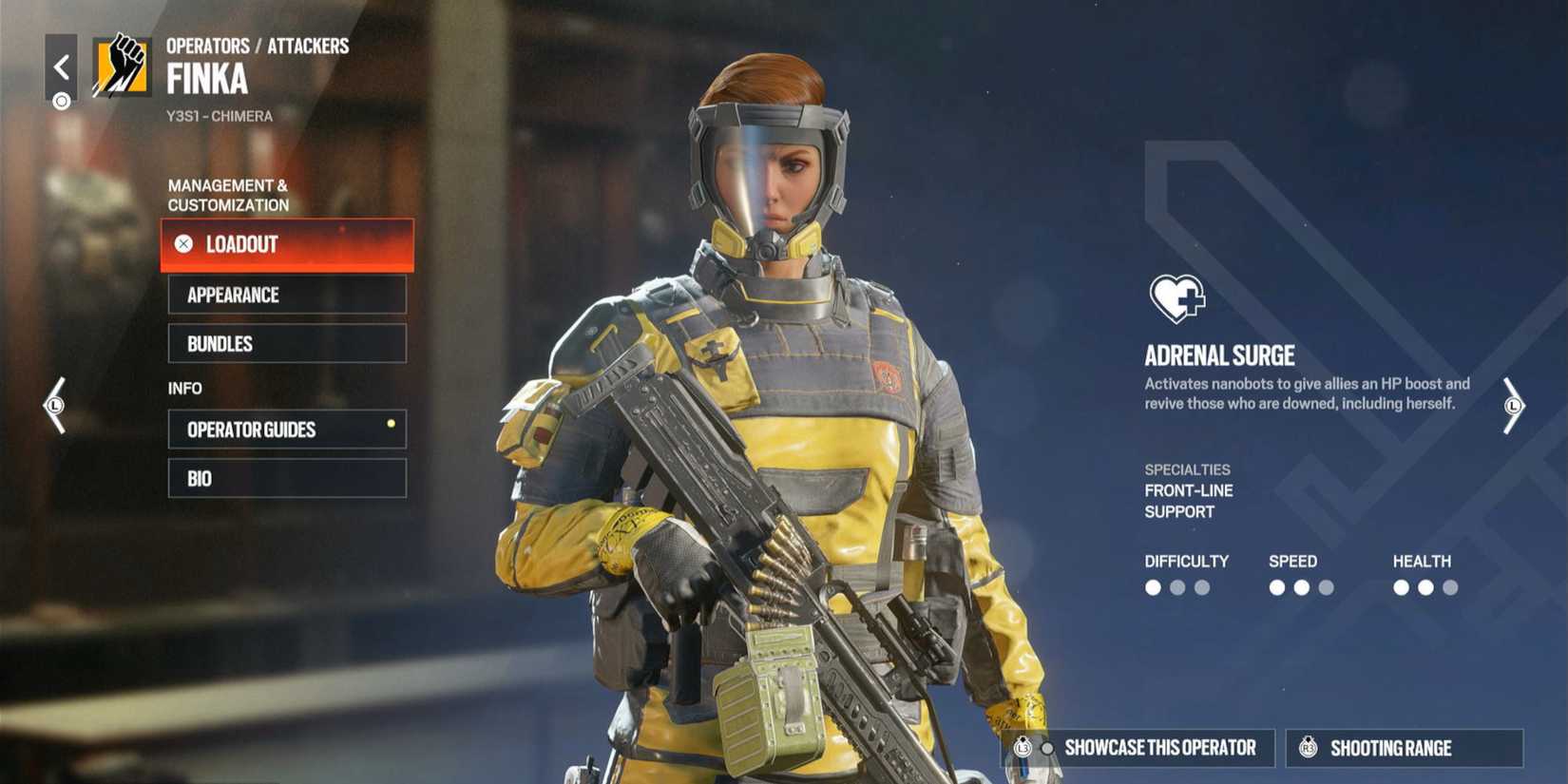Open the Operator Guides section

(285, 429)
